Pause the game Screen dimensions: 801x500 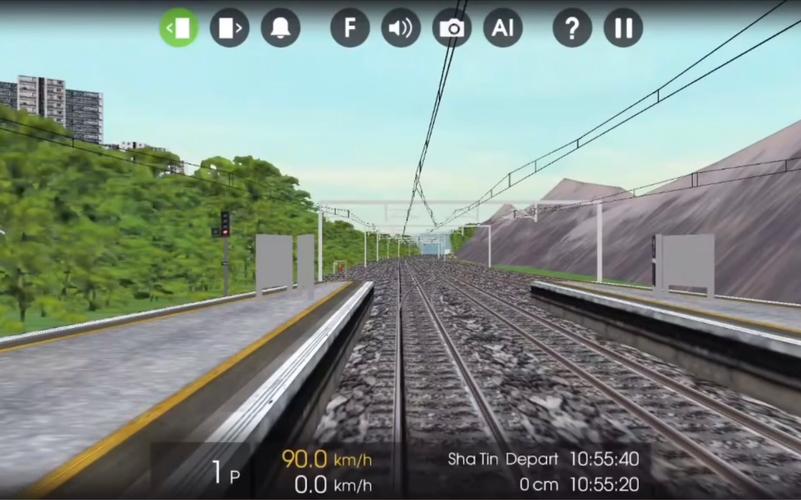coord(623,28)
